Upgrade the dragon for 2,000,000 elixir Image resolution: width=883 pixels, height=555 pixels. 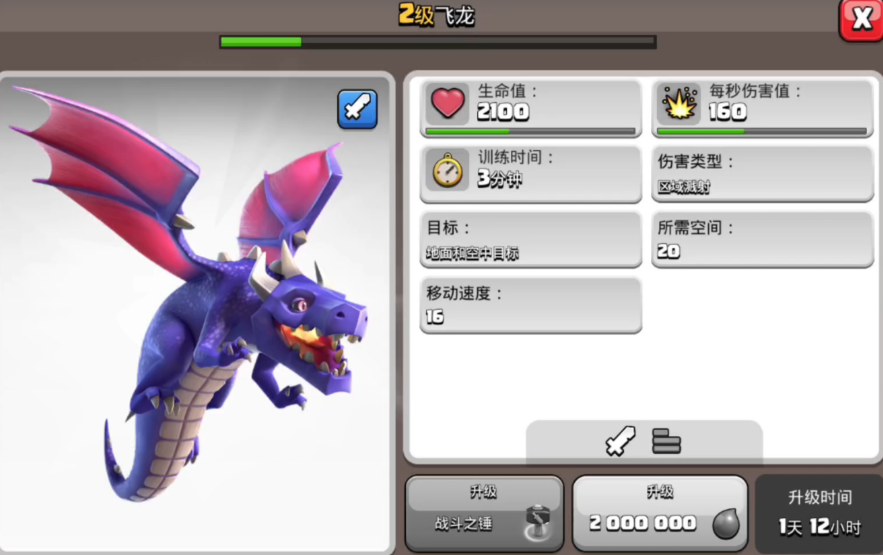pos(660,513)
